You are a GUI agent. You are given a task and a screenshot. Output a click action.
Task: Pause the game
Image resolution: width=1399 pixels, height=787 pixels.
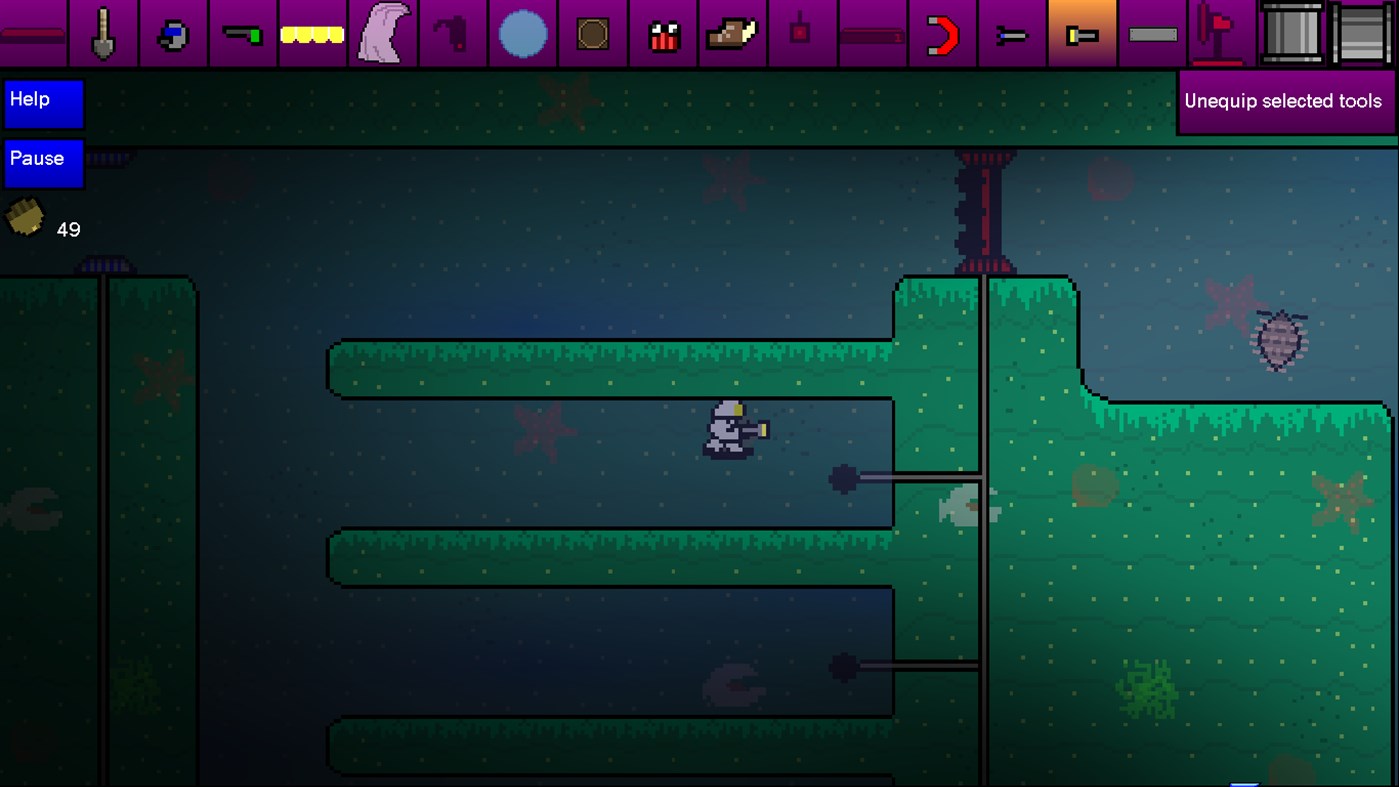(43, 163)
